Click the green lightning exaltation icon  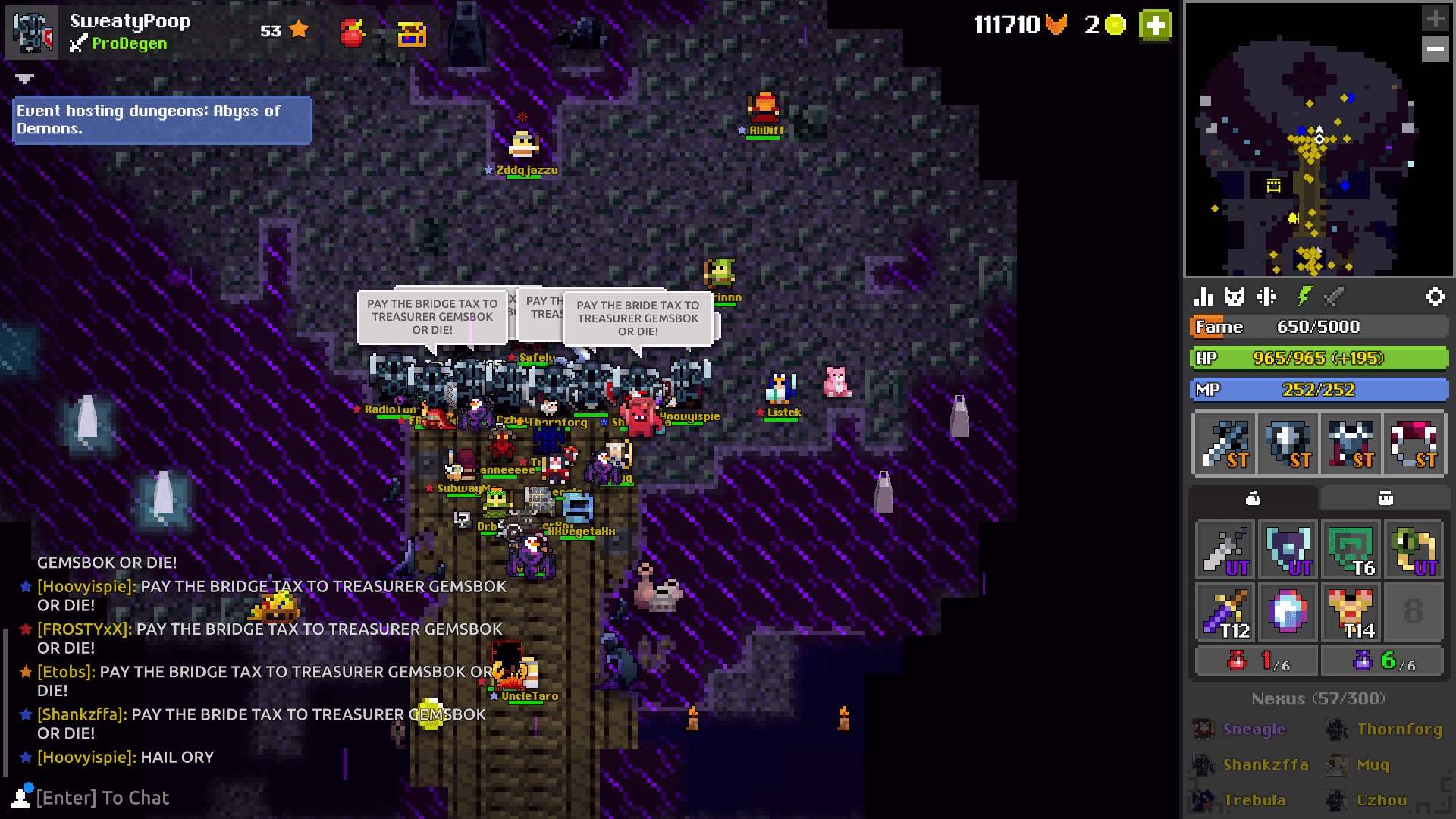(1304, 297)
